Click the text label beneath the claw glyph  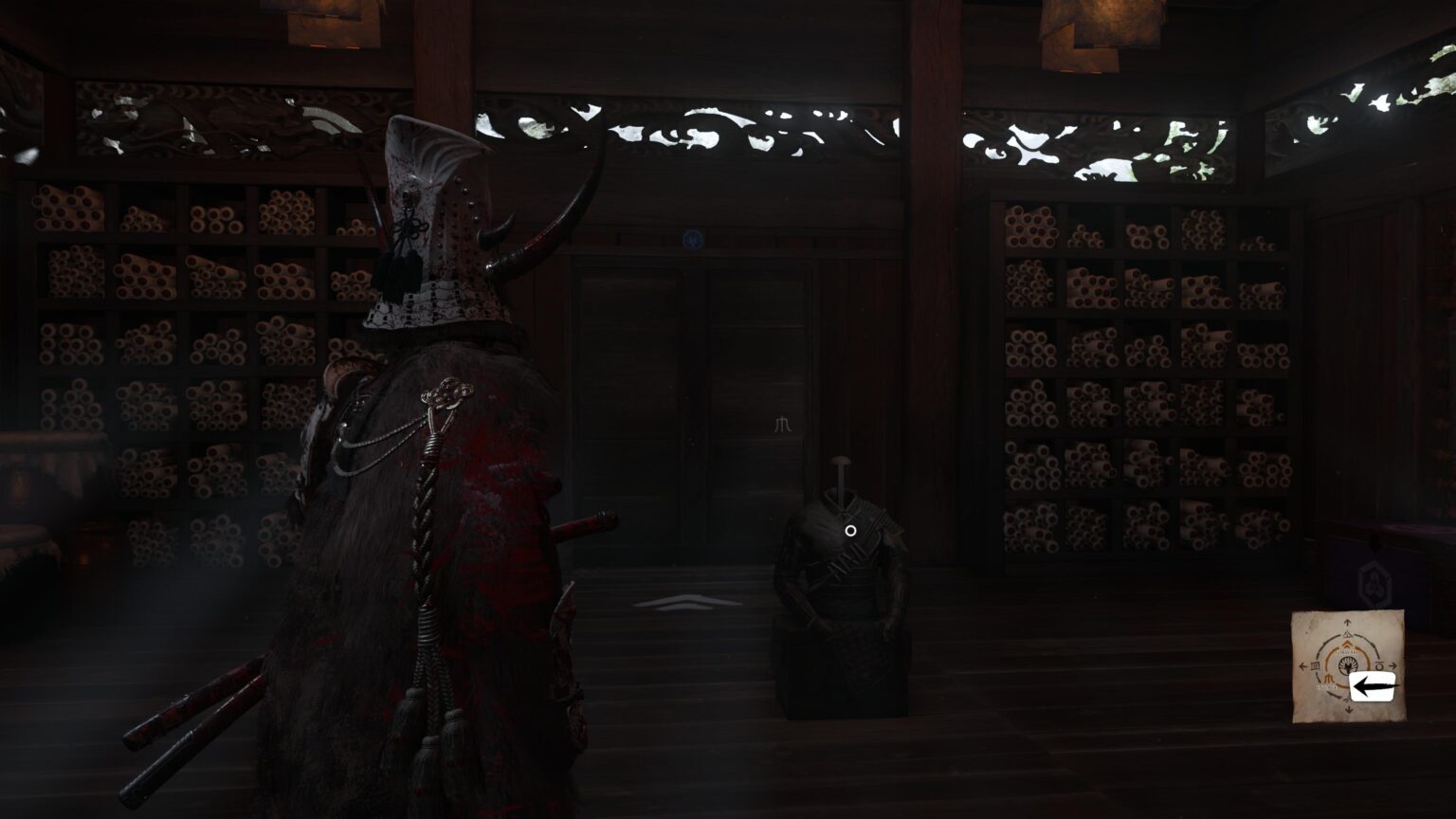1326,686
